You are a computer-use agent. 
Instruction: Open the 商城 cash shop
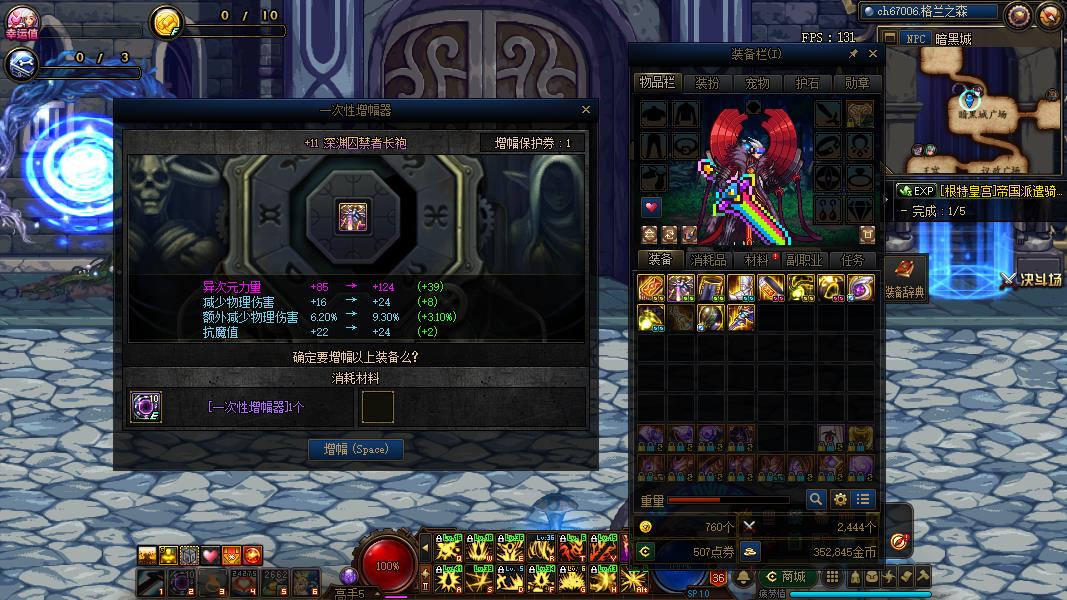tap(786, 577)
